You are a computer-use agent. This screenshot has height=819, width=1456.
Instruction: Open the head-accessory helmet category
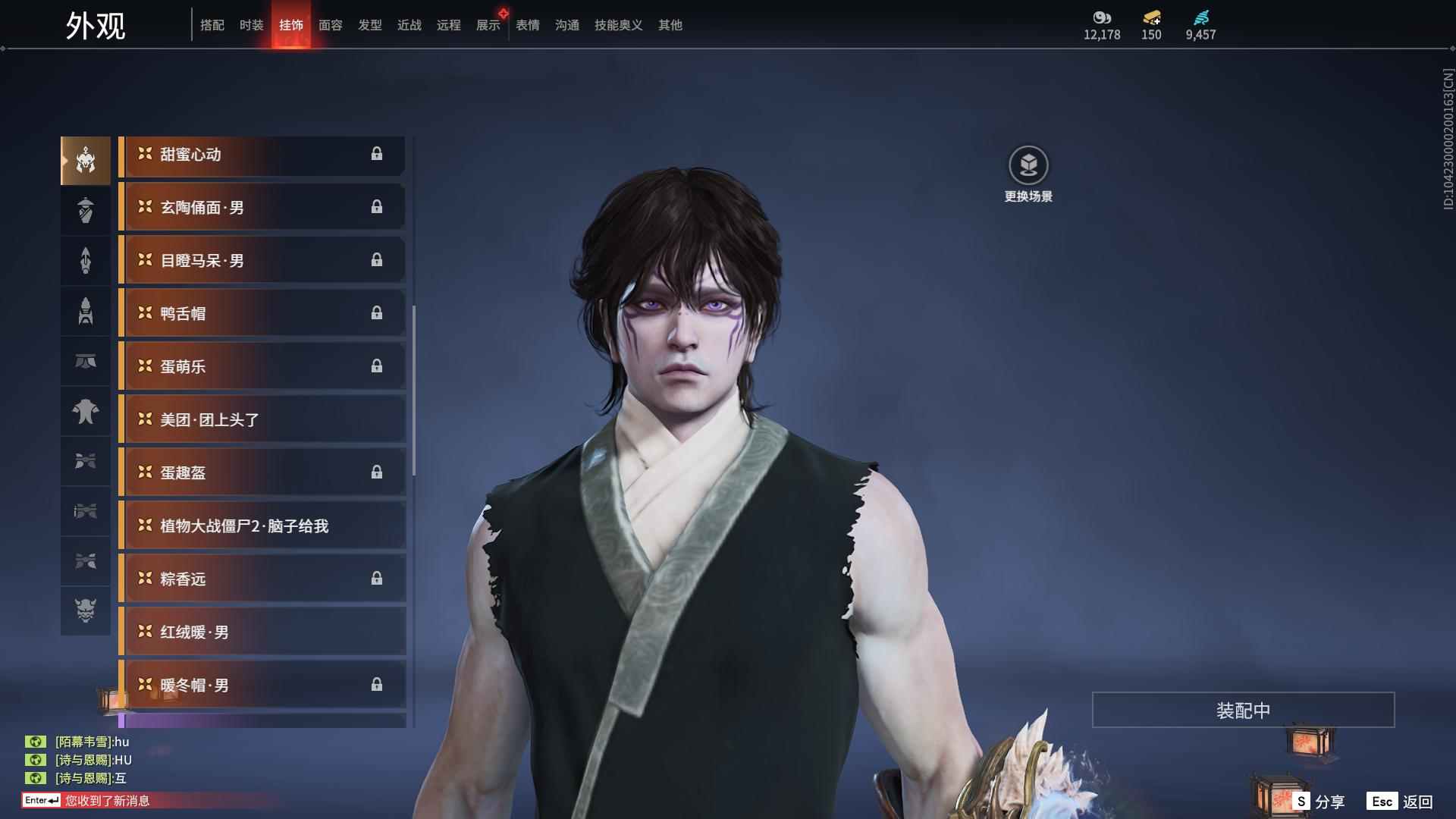click(86, 161)
